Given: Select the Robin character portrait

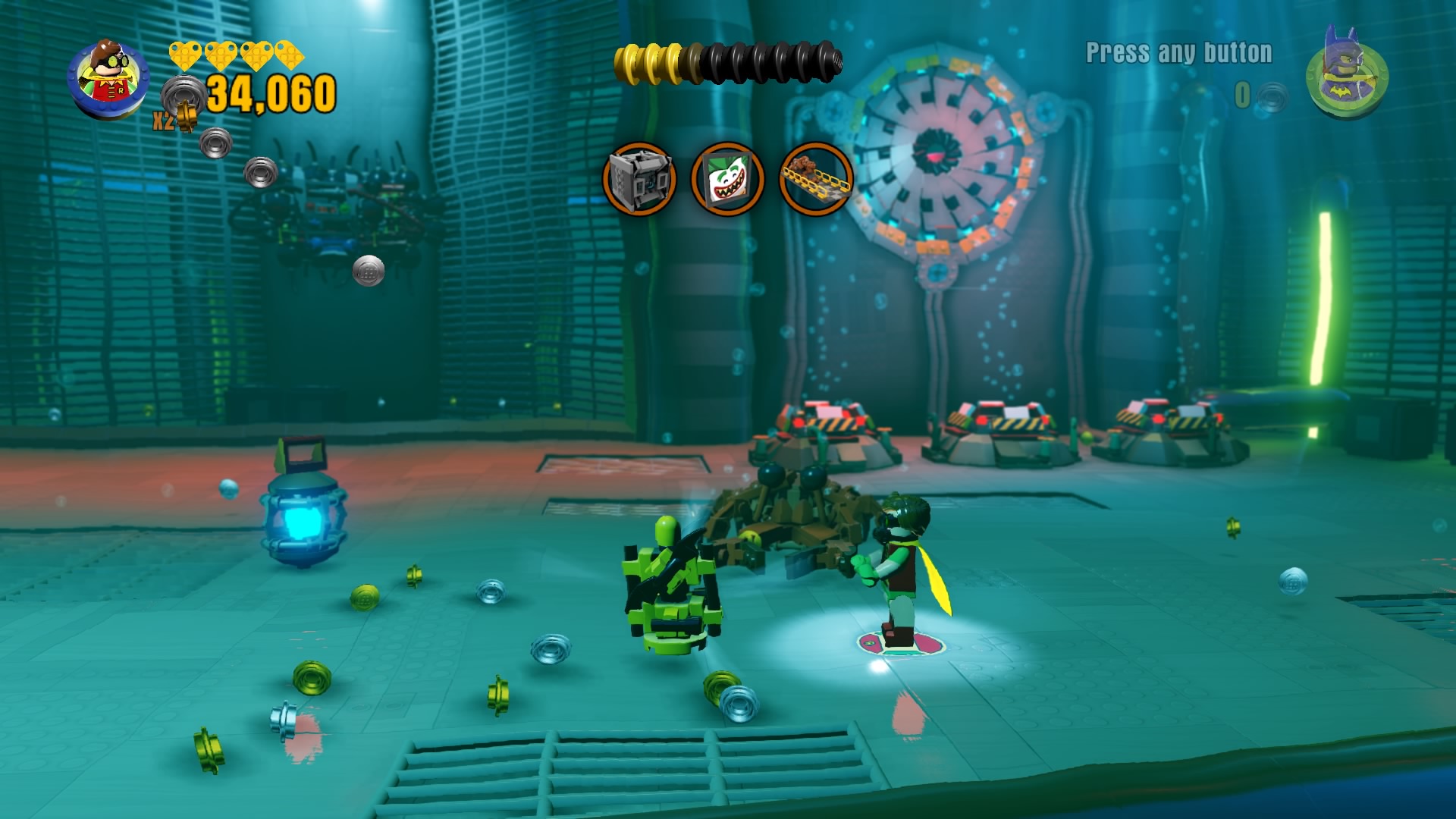Looking at the screenshot, I should (108, 78).
